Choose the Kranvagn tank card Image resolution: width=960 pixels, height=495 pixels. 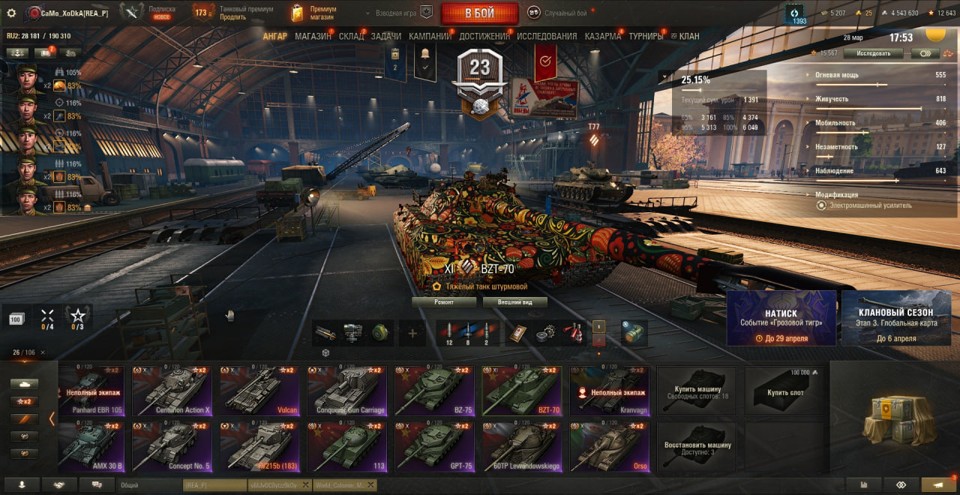609,389
